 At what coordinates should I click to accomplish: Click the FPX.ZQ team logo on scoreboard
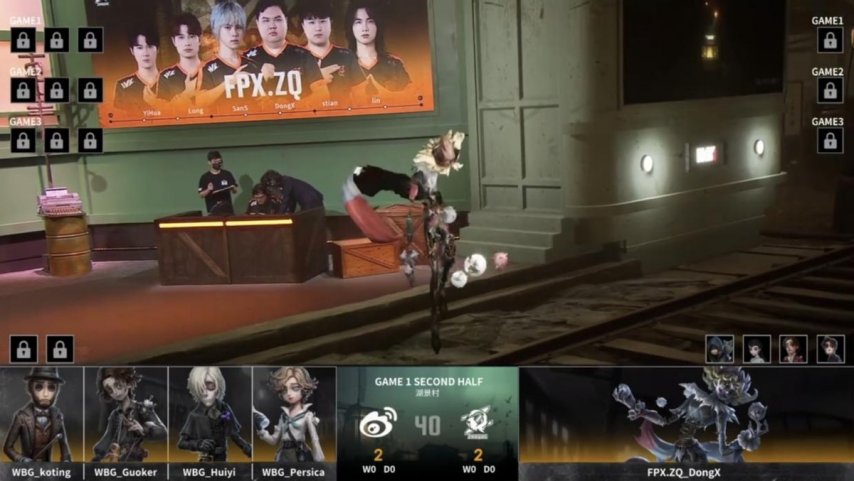click(x=477, y=425)
